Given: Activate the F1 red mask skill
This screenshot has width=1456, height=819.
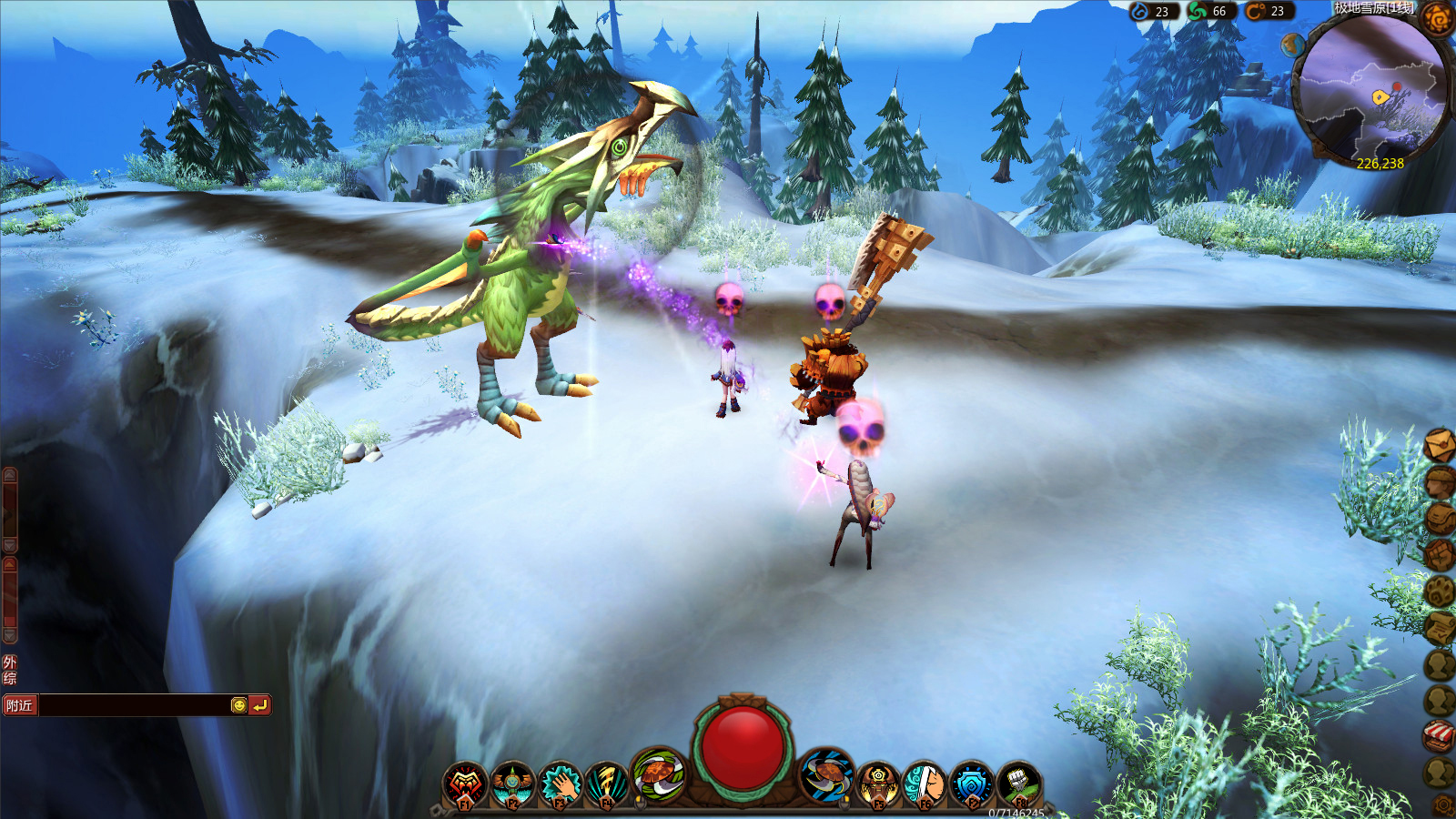Looking at the screenshot, I should (x=465, y=784).
